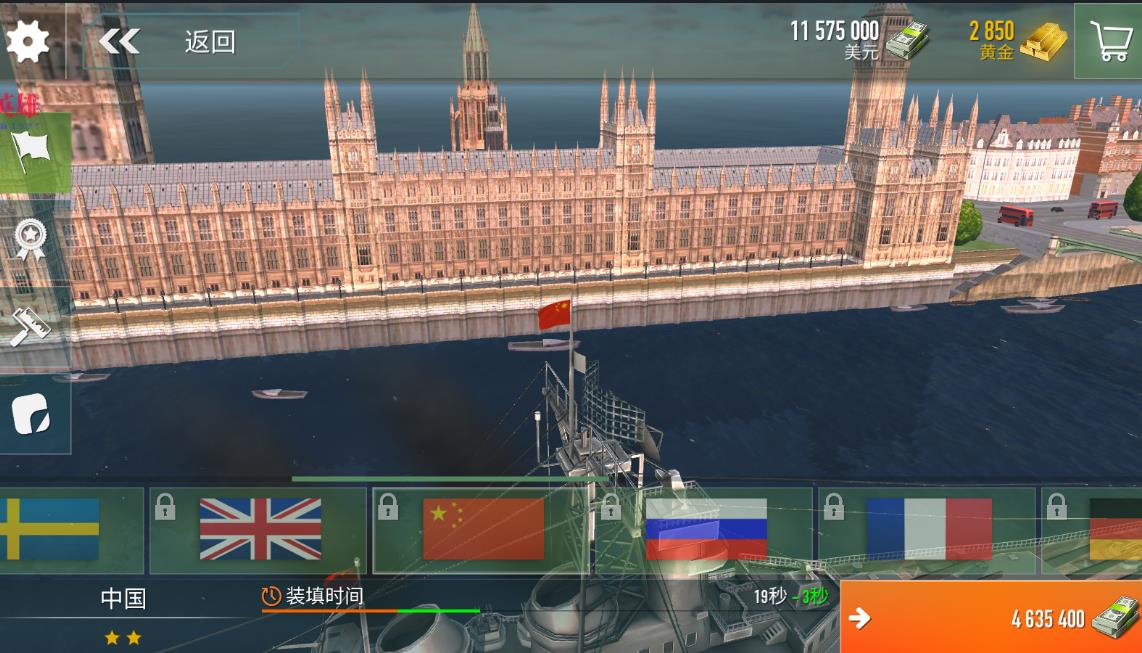Select the French flag tile
This screenshot has width=1142, height=653.
tap(928, 530)
